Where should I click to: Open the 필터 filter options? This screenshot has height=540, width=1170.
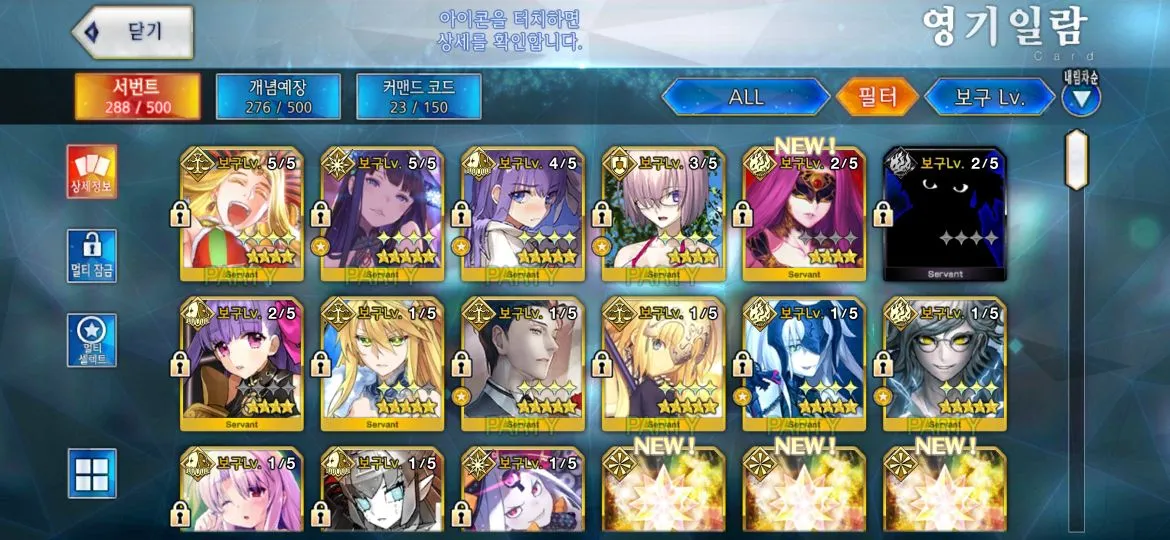pos(877,97)
